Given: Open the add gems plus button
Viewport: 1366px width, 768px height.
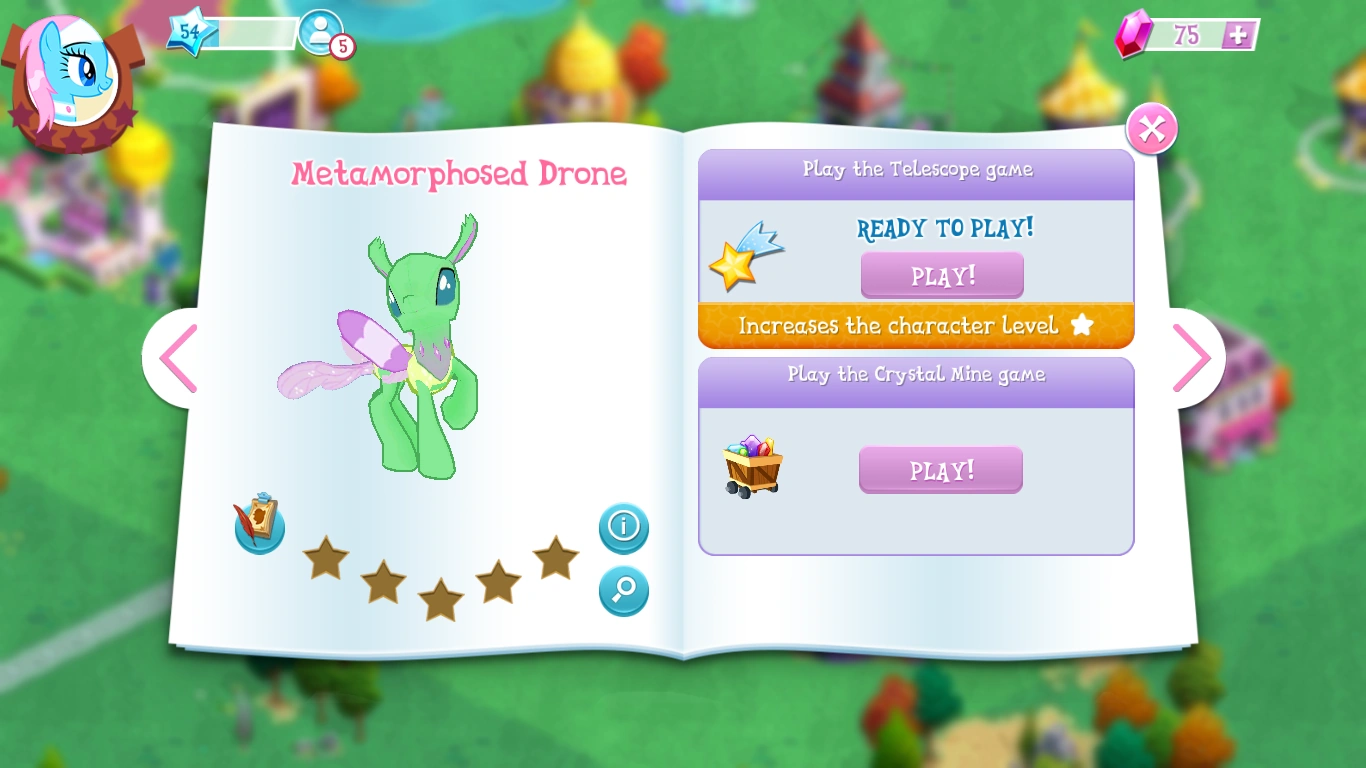Looking at the screenshot, I should [1239, 35].
